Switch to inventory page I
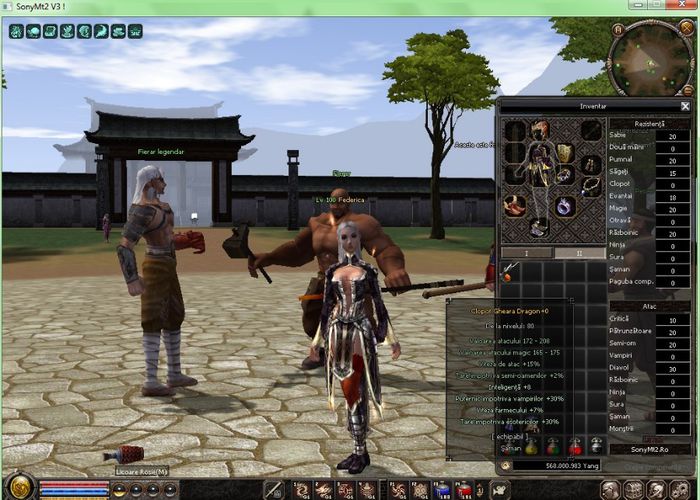Image resolution: width=700 pixels, height=500 pixels. pyautogui.click(x=525, y=253)
